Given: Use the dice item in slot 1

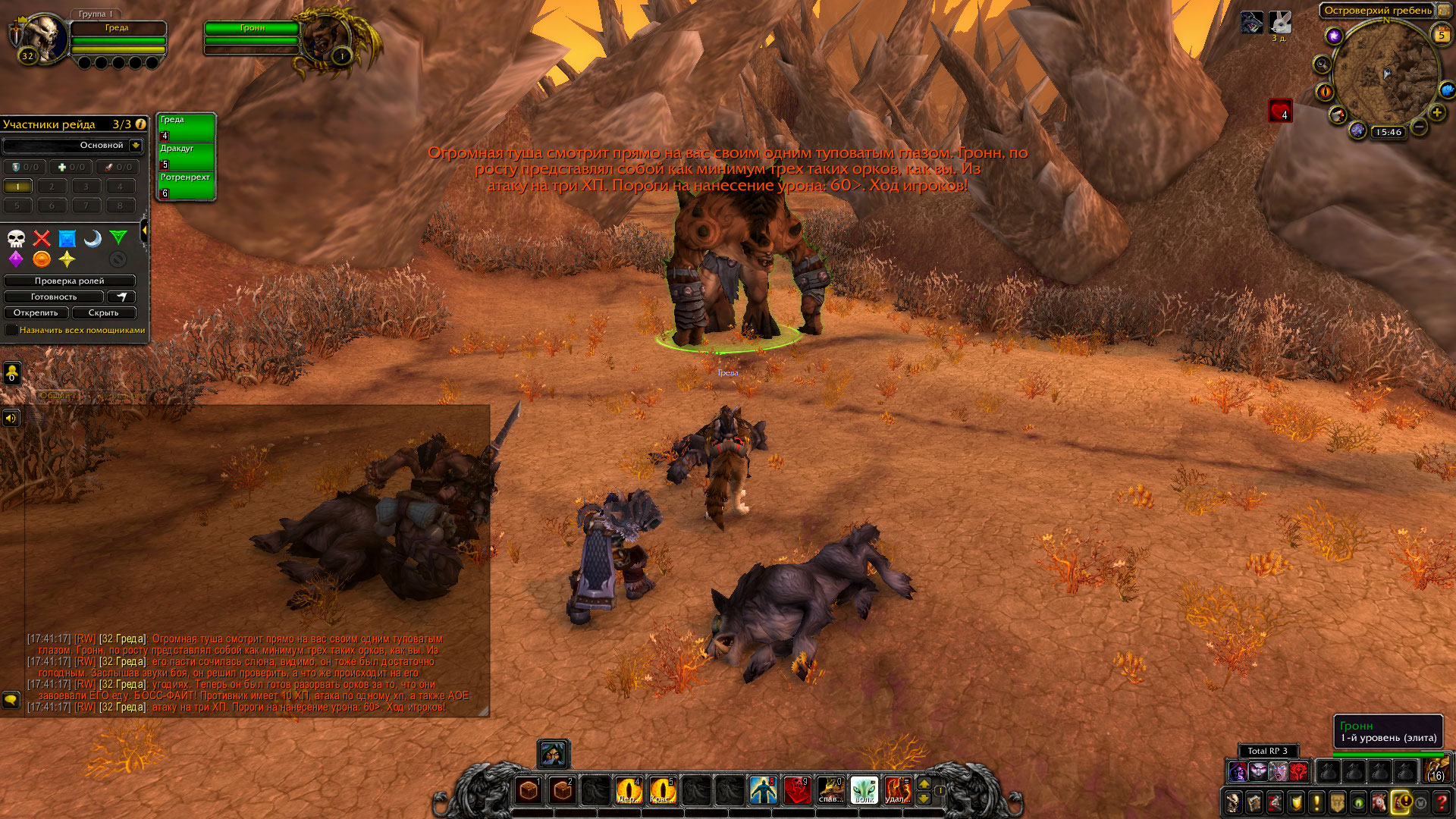Looking at the screenshot, I should (529, 790).
